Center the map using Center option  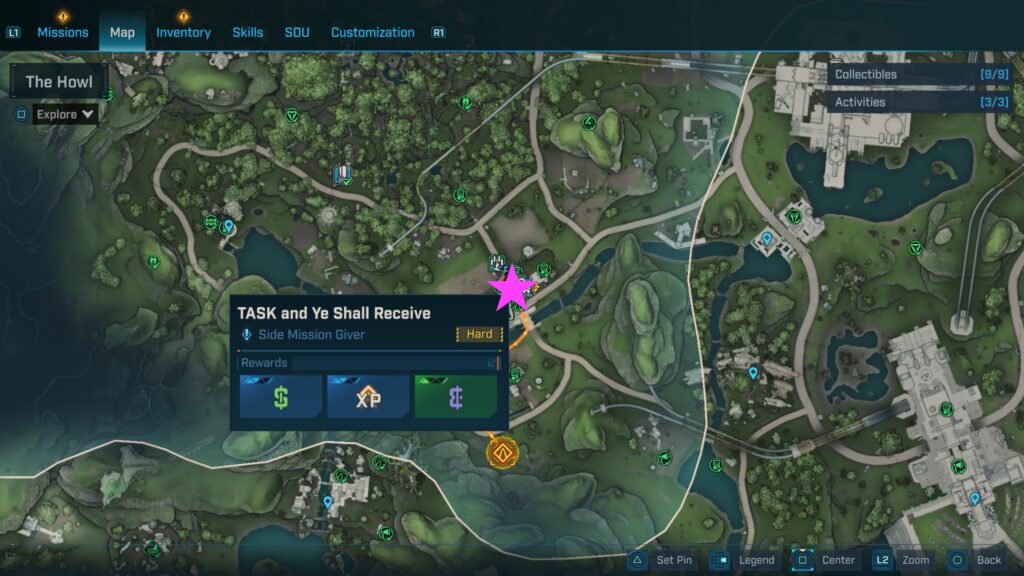[826, 560]
